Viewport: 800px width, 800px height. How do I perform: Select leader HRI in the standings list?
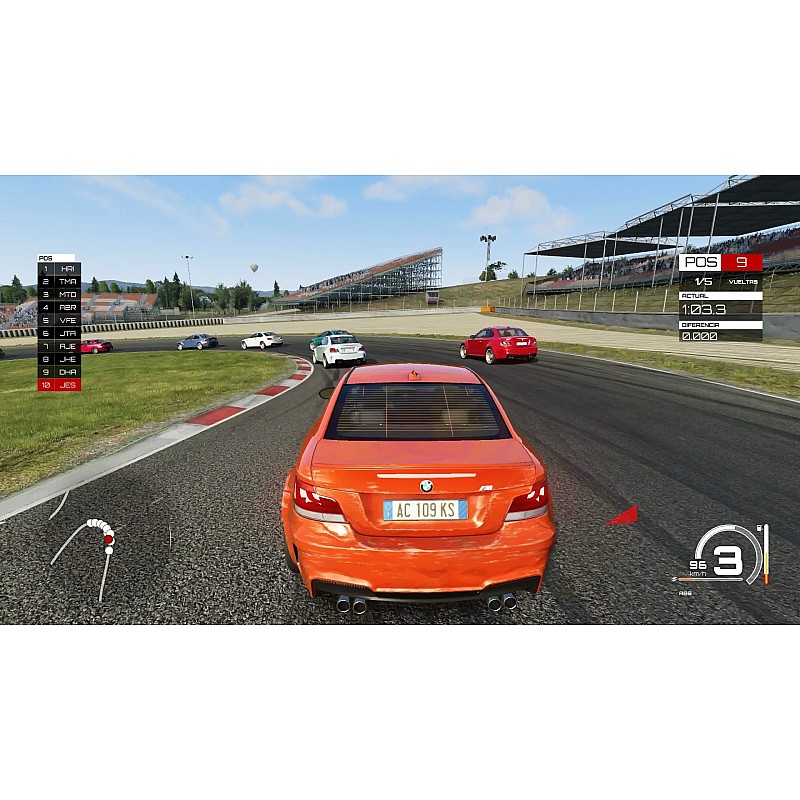tap(60, 269)
